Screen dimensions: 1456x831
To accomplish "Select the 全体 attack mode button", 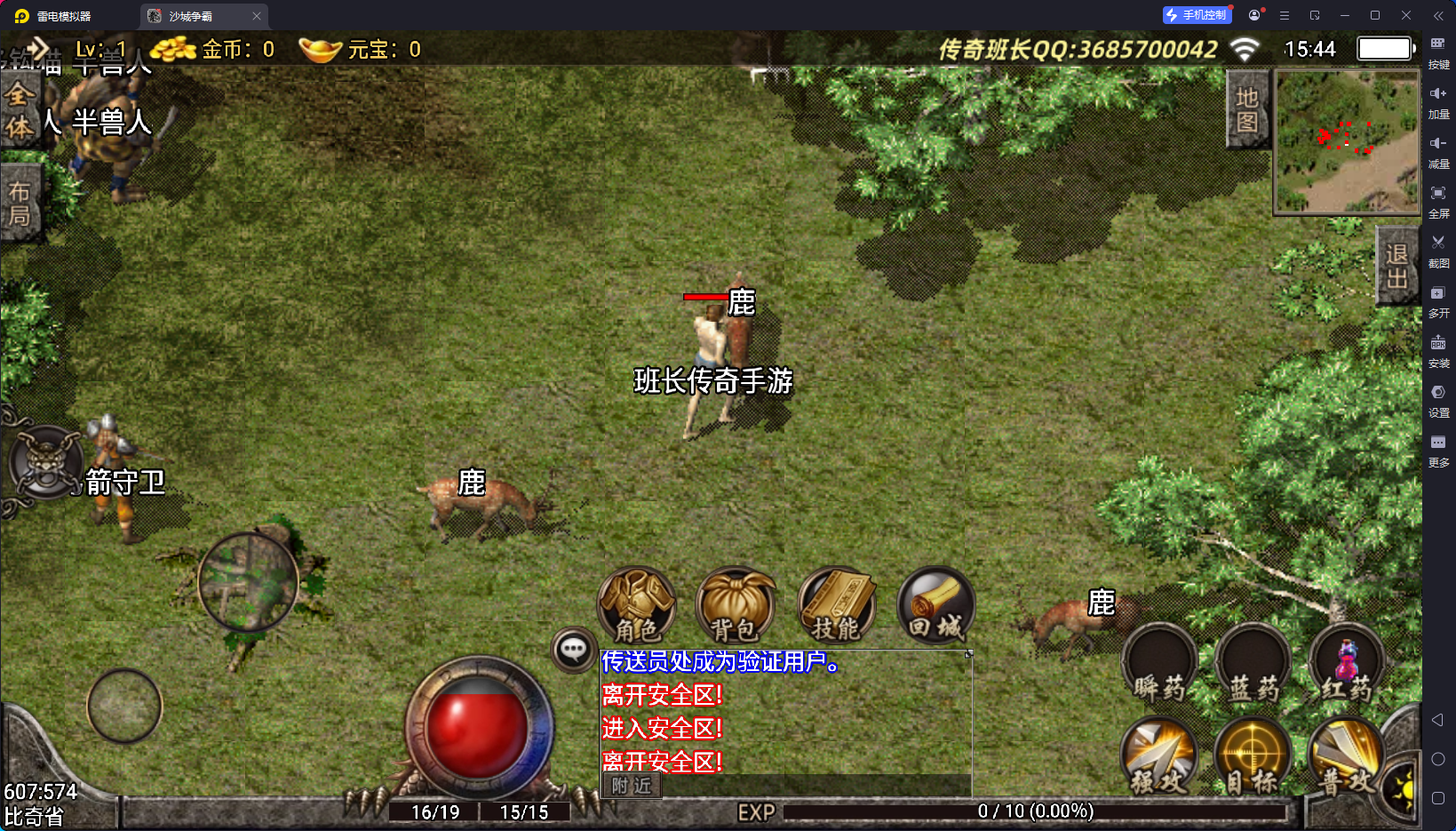I will (20, 110).
